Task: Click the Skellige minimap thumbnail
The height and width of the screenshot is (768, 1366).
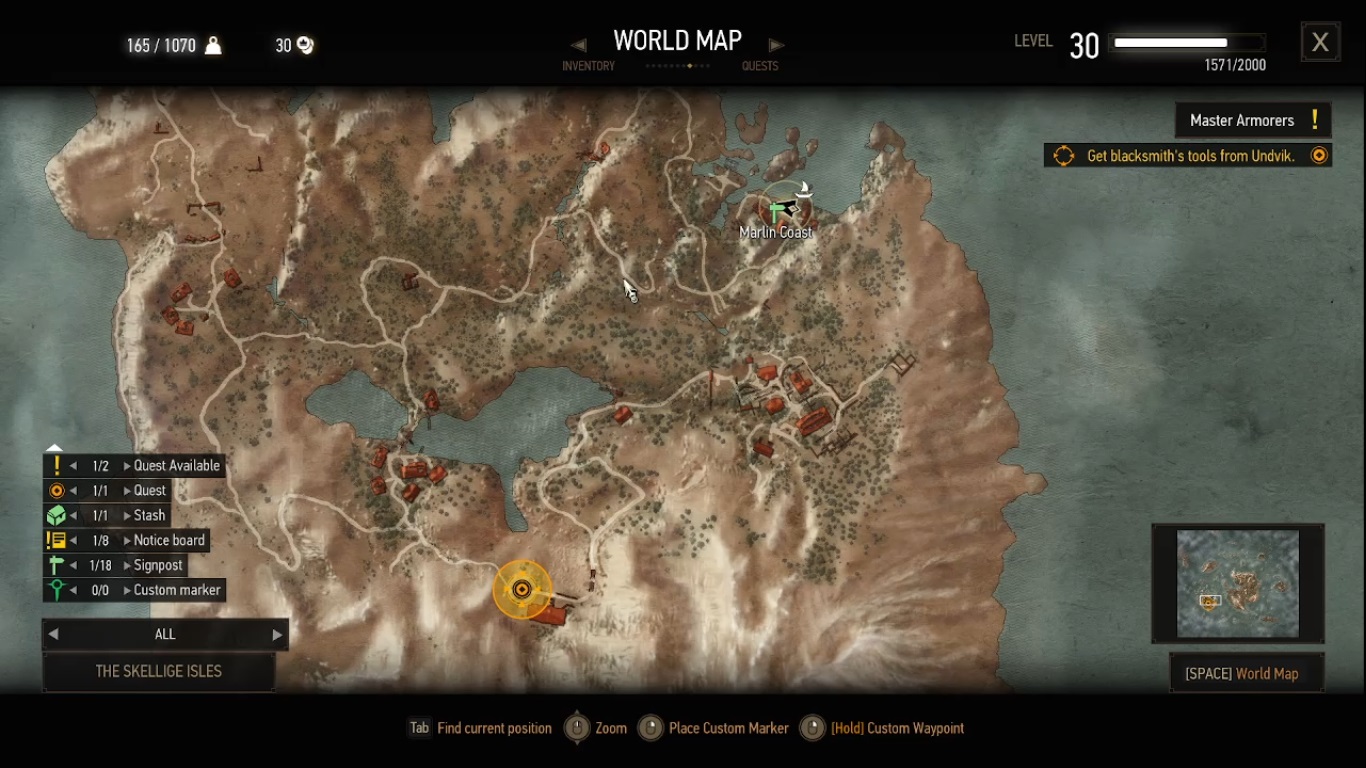Action: click(x=1237, y=584)
